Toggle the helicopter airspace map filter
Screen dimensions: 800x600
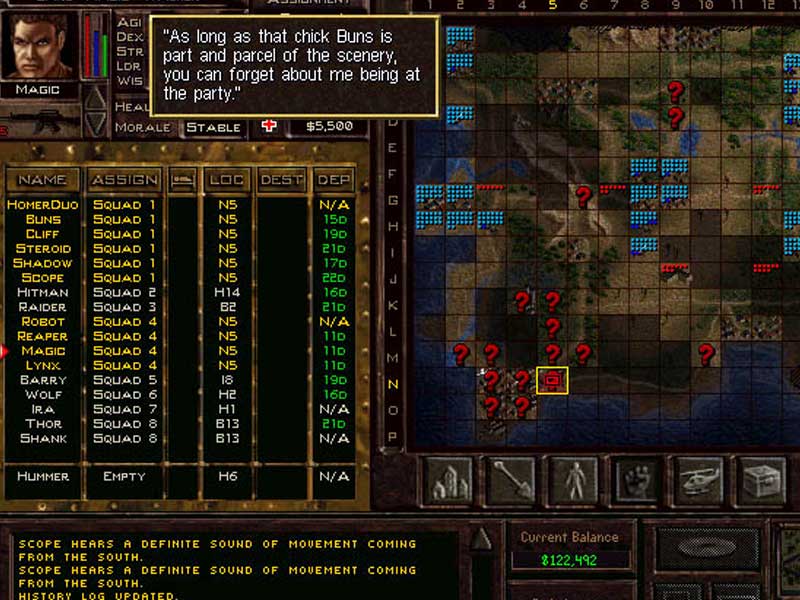(698, 481)
